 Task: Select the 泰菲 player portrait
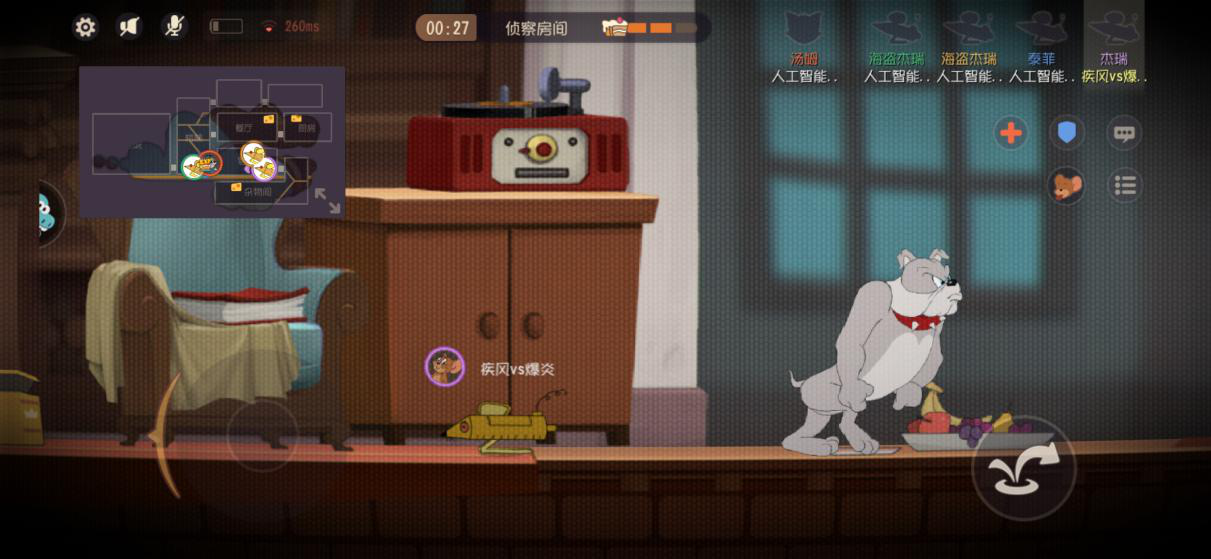1041,30
